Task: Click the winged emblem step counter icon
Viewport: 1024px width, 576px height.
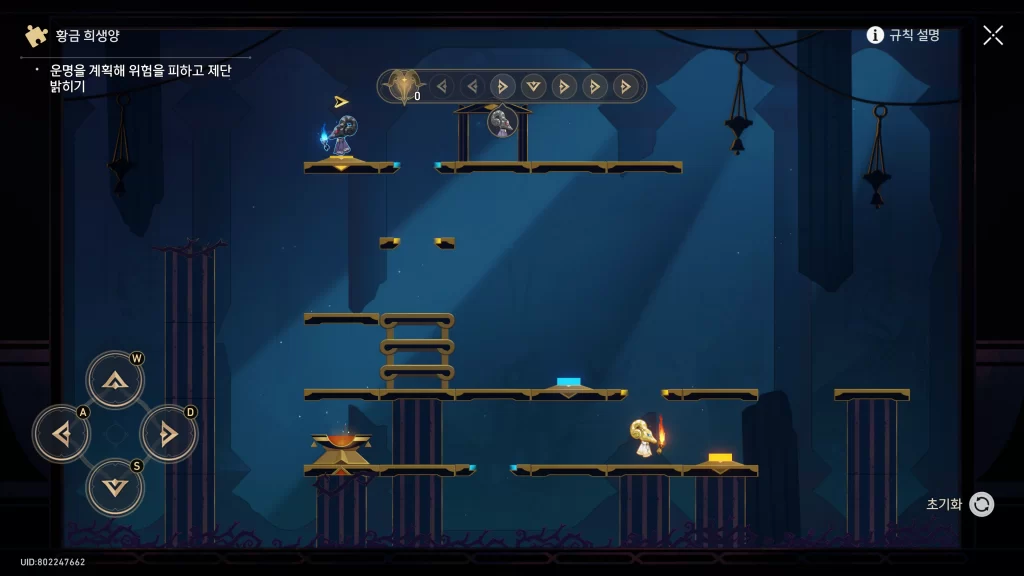Action: click(x=404, y=87)
